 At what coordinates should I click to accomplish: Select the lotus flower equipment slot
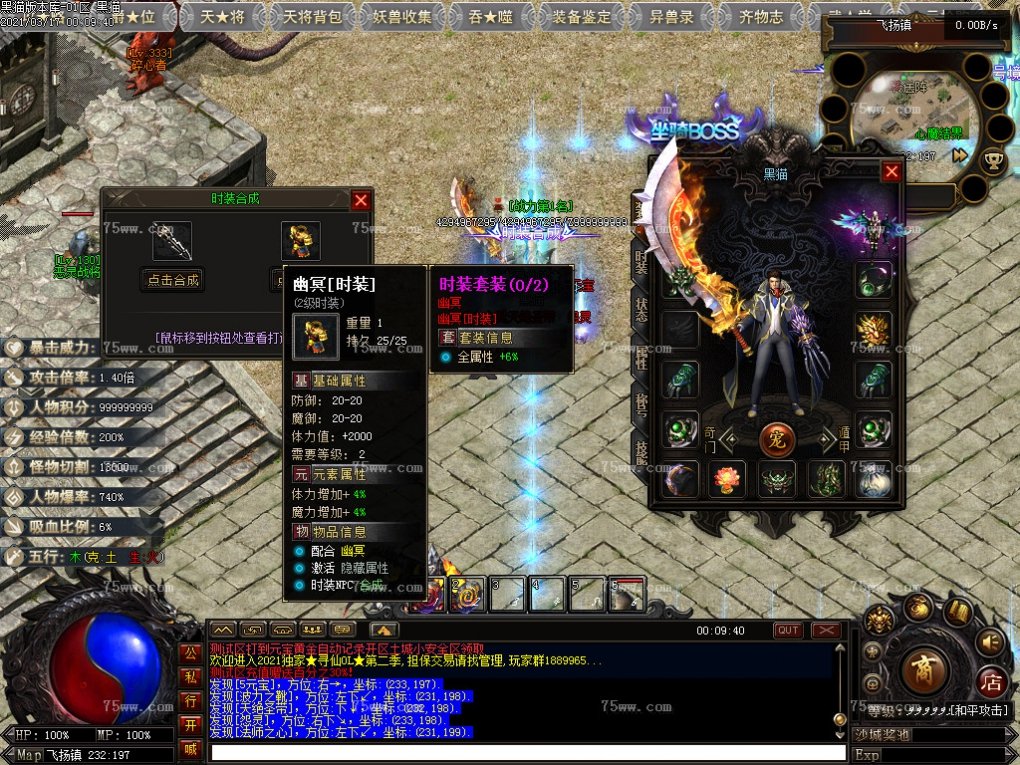(x=727, y=480)
